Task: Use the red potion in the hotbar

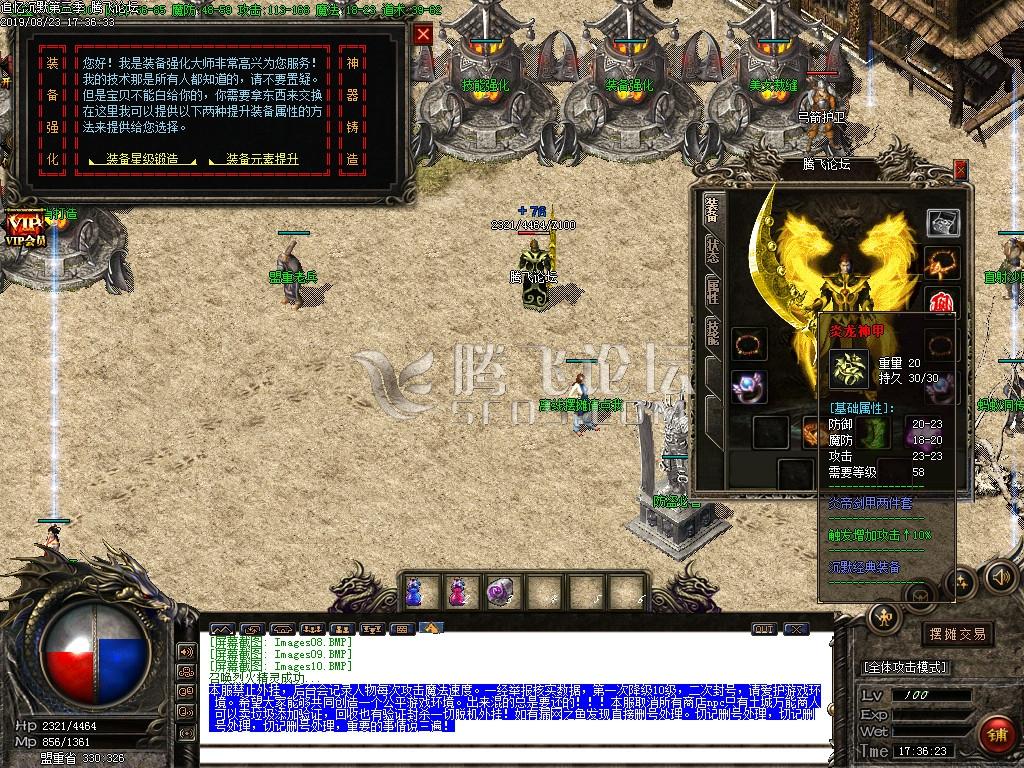Action: 457,591
